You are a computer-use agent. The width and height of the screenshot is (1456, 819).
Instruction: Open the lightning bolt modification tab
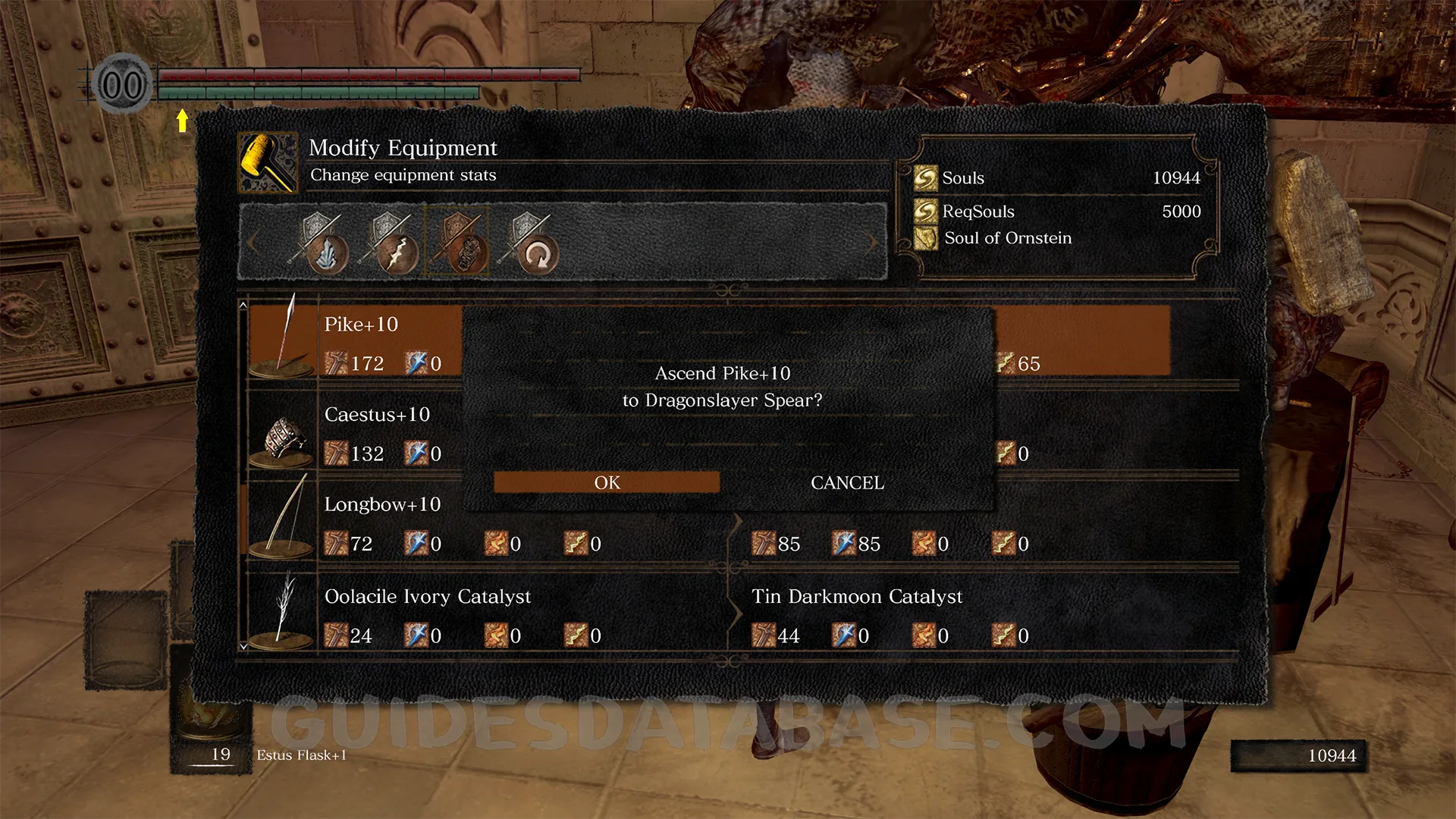(392, 243)
